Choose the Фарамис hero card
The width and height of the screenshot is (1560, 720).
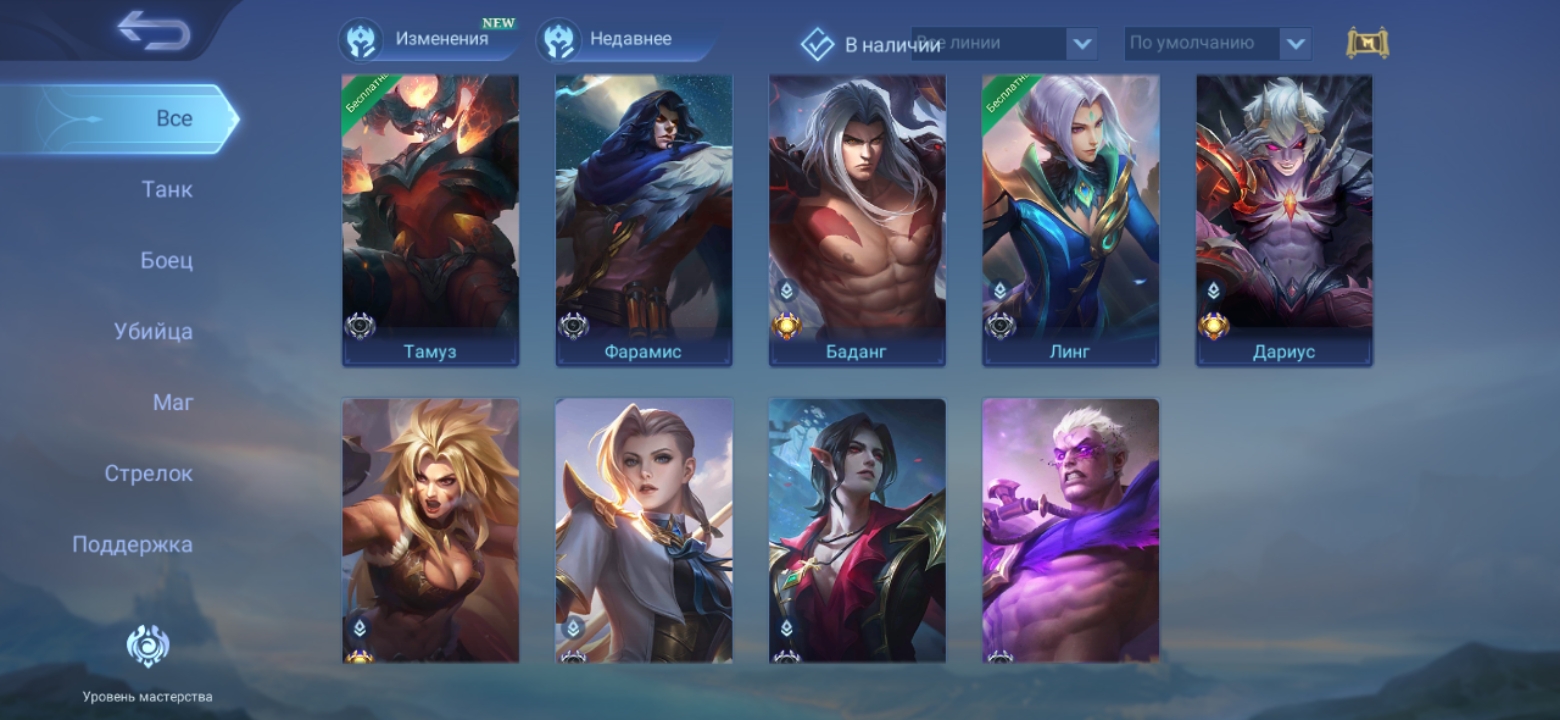[644, 220]
